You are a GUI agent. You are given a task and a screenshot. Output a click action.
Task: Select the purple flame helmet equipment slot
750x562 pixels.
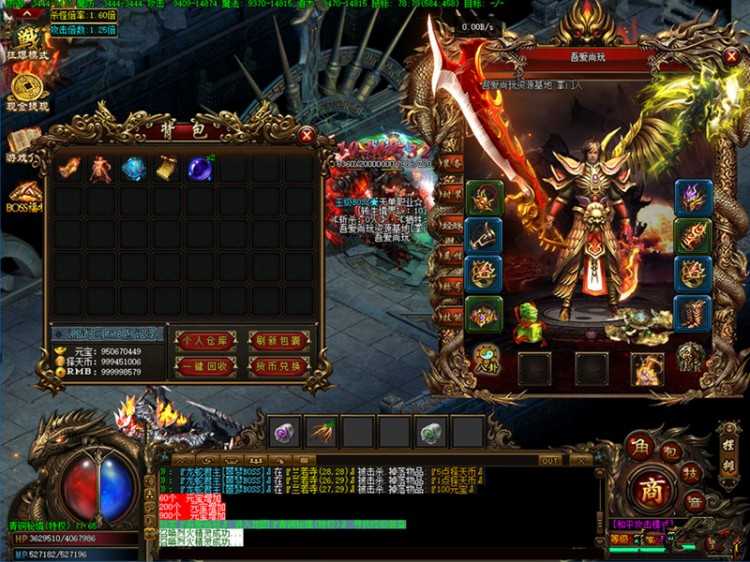(x=693, y=198)
